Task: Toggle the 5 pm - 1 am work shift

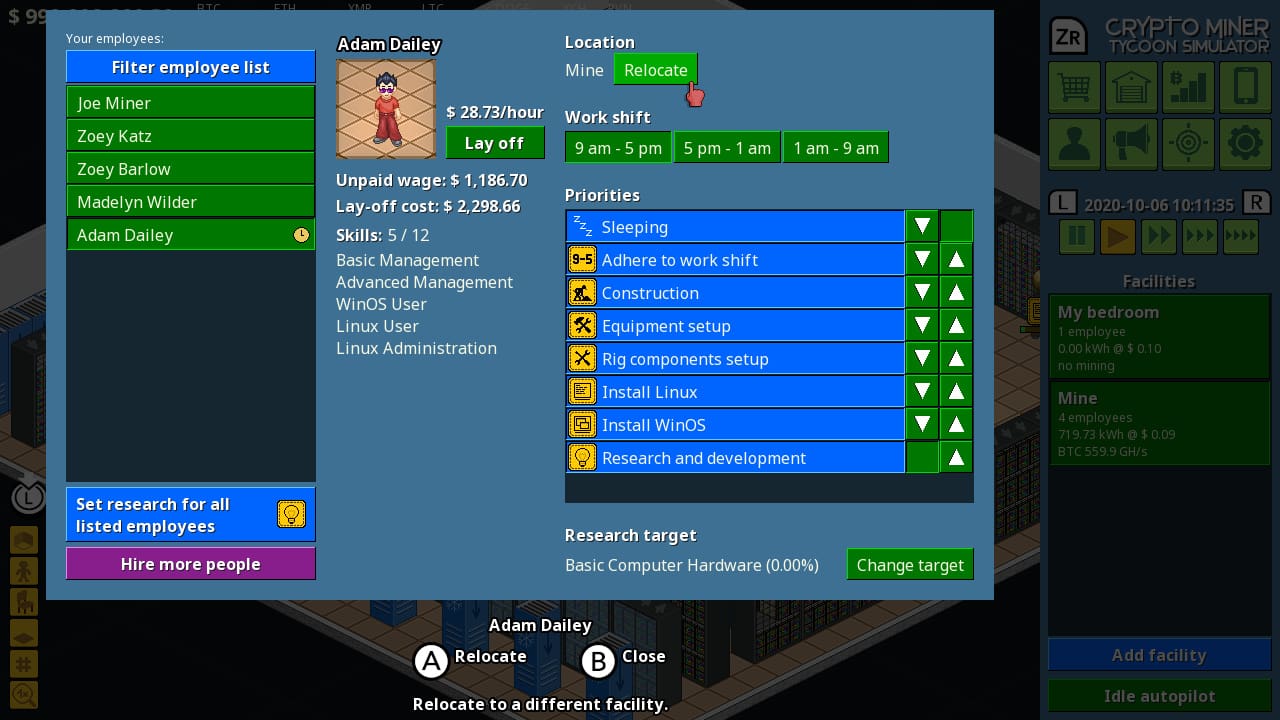Action: (727, 147)
